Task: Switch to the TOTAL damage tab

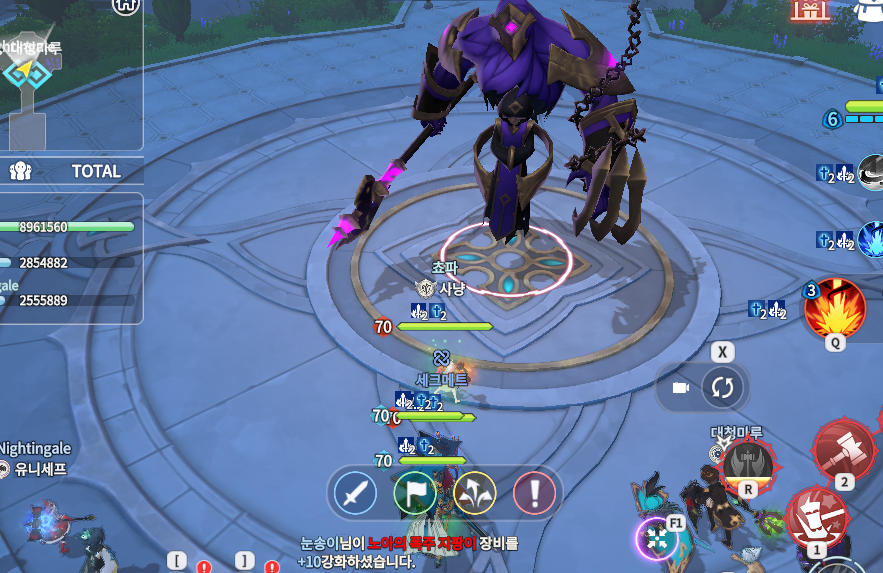Action: click(95, 171)
